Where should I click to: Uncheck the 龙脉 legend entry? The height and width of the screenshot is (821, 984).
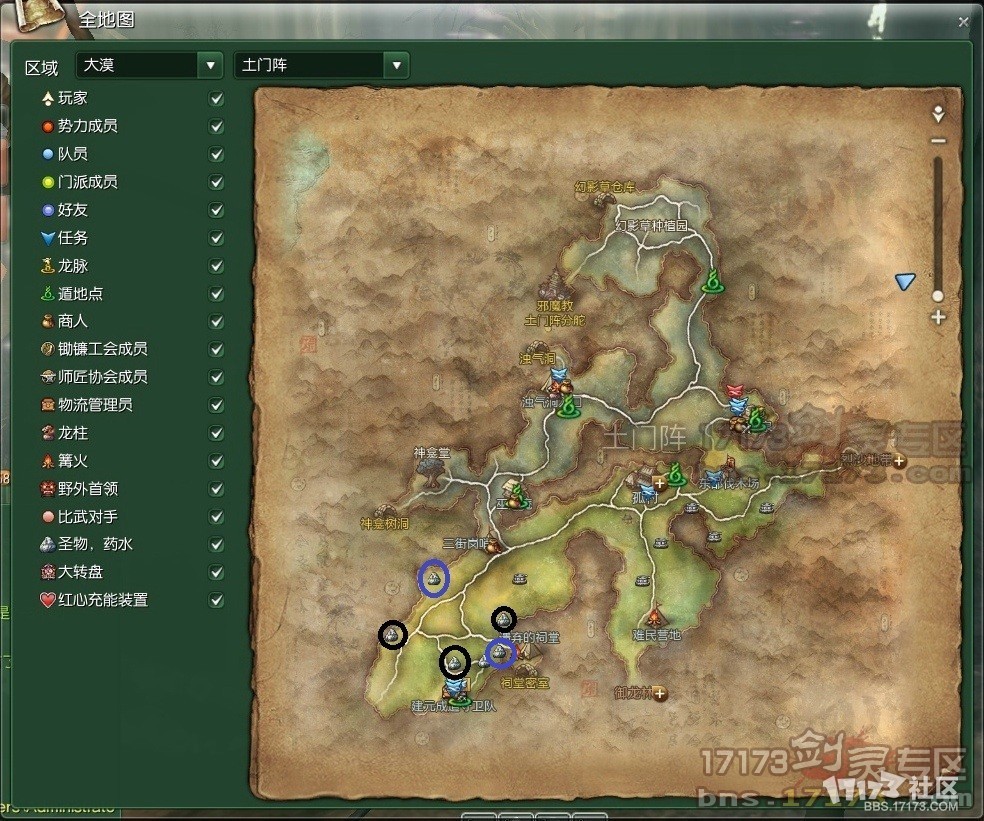(x=216, y=267)
